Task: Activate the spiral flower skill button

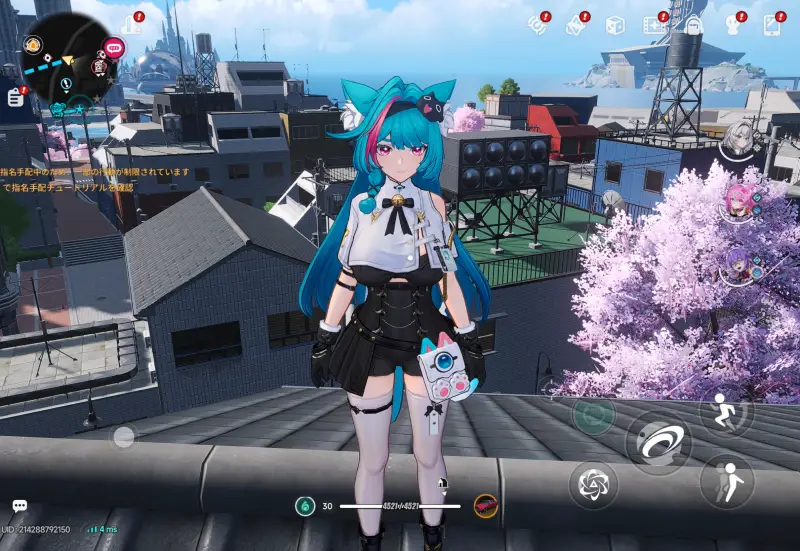Action: click(593, 486)
